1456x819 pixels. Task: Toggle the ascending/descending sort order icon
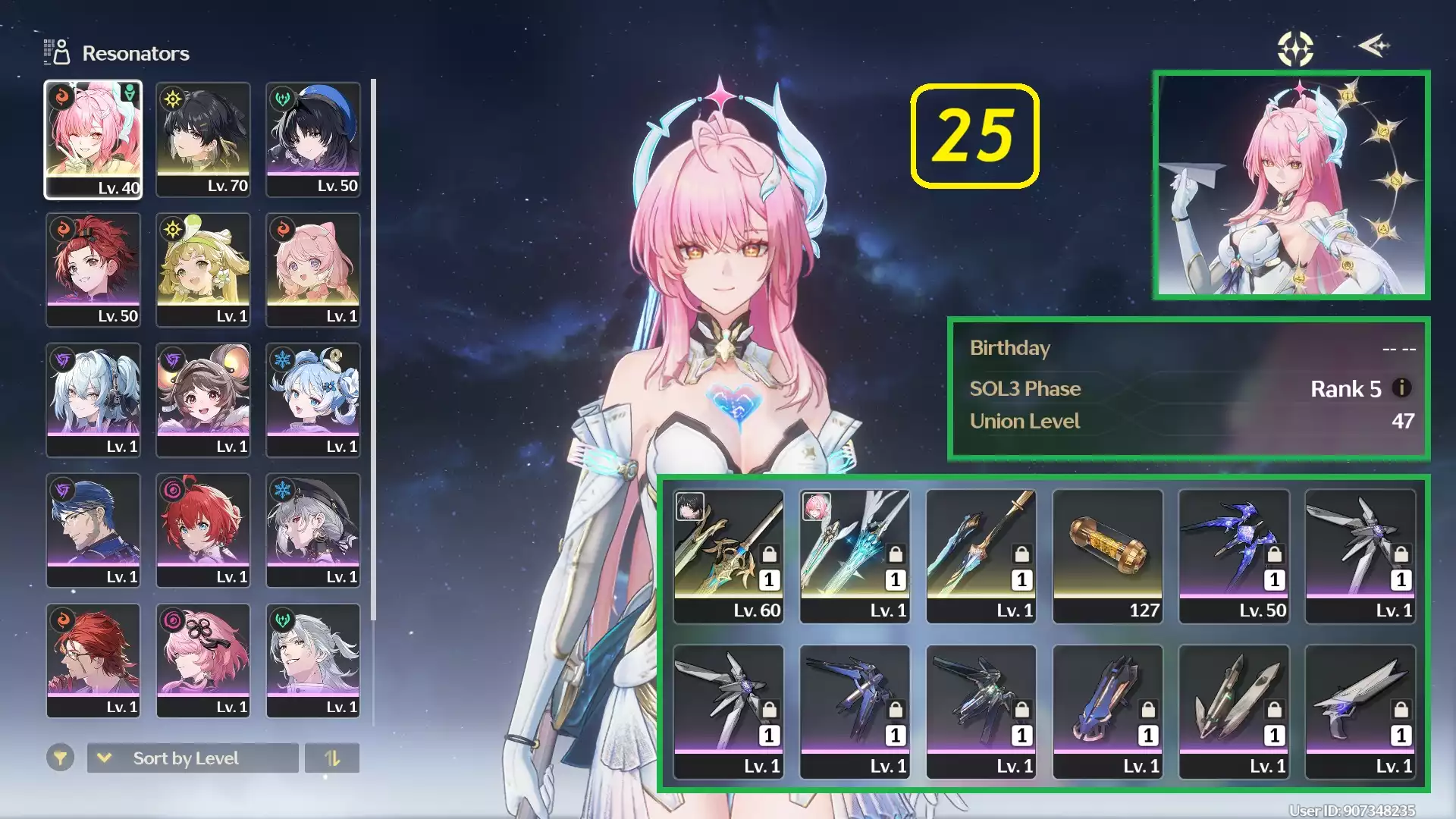coord(332,758)
